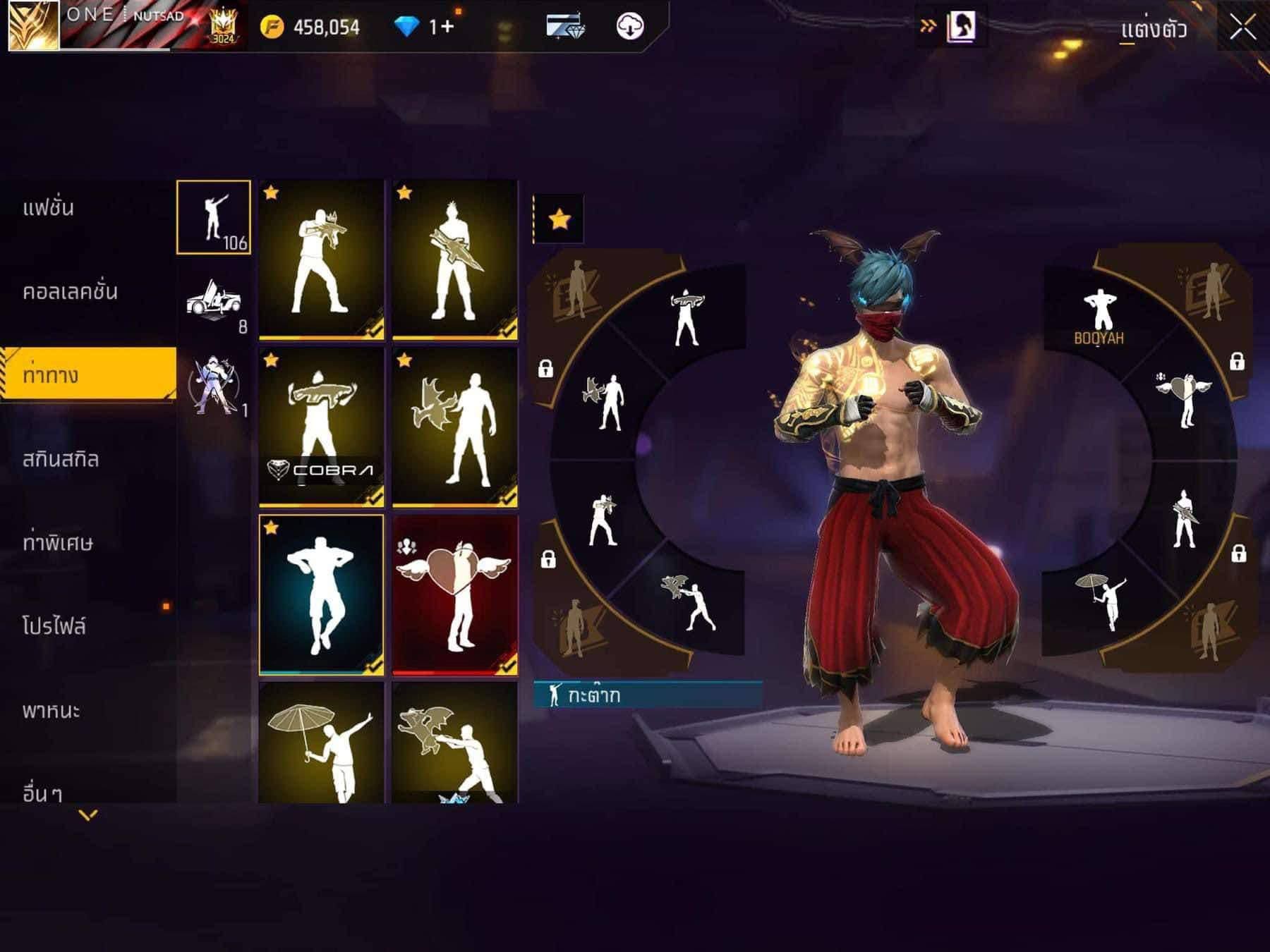The height and width of the screenshot is (952, 1270).
Task: Choose the winged heart emote tile
Action: (x=454, y=594)
